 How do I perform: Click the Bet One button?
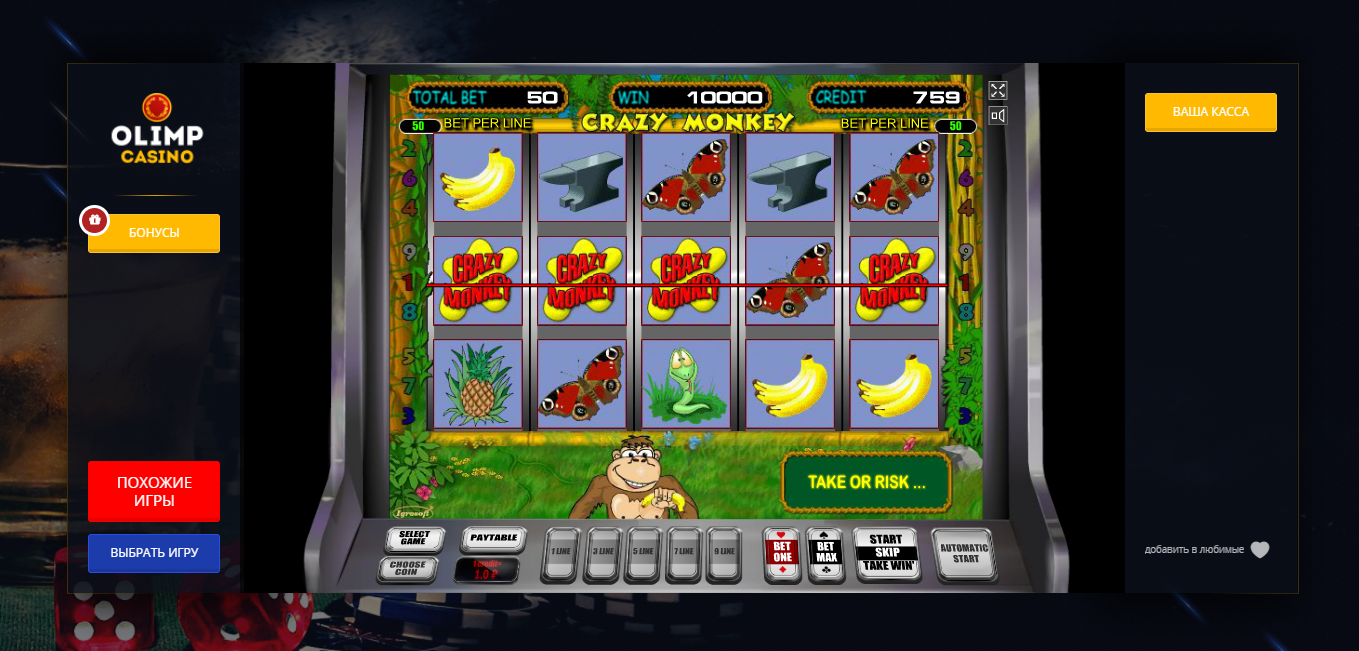point(782,554)
